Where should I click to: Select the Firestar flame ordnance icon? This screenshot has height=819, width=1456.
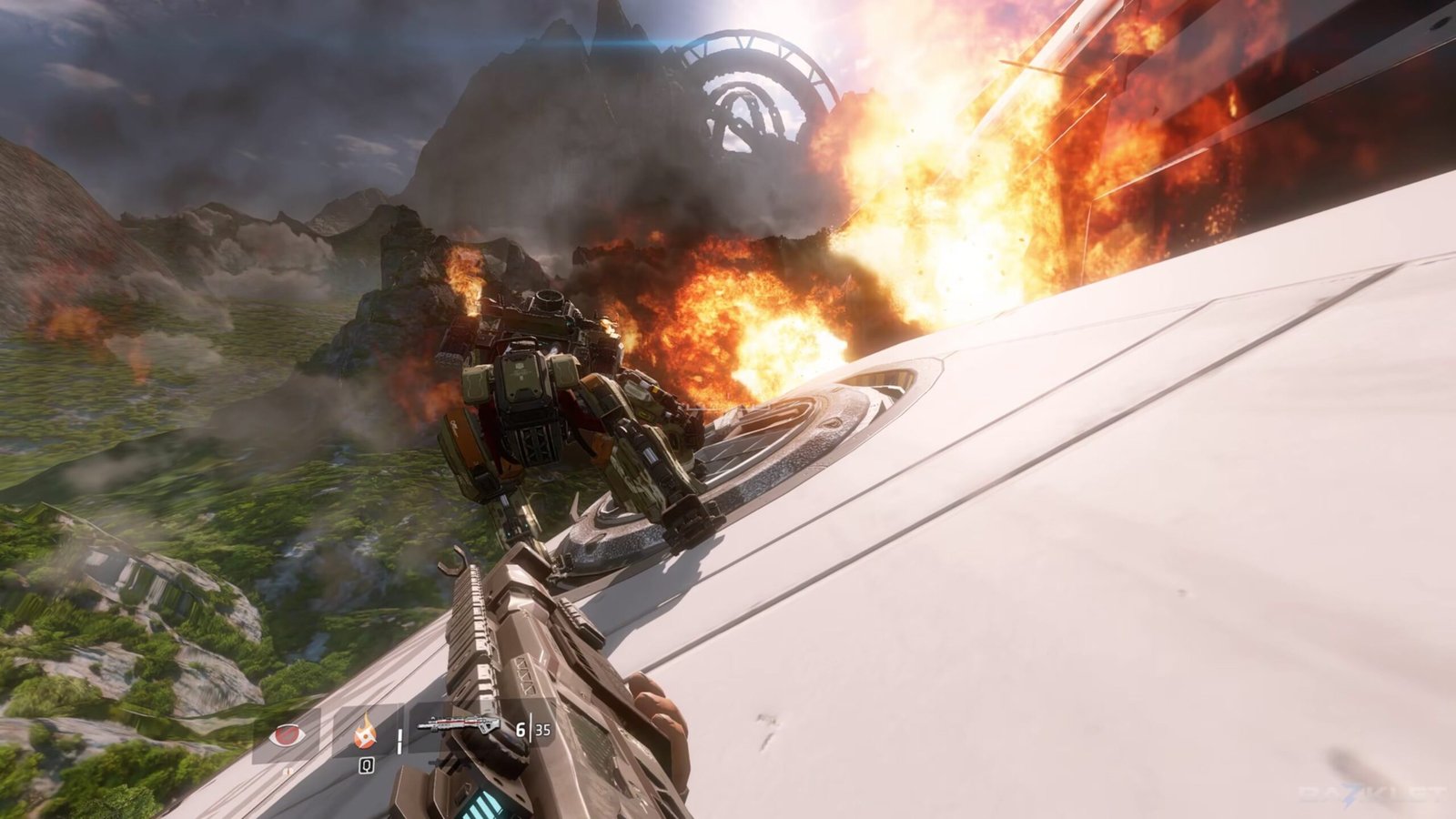(x=366, y=731)
